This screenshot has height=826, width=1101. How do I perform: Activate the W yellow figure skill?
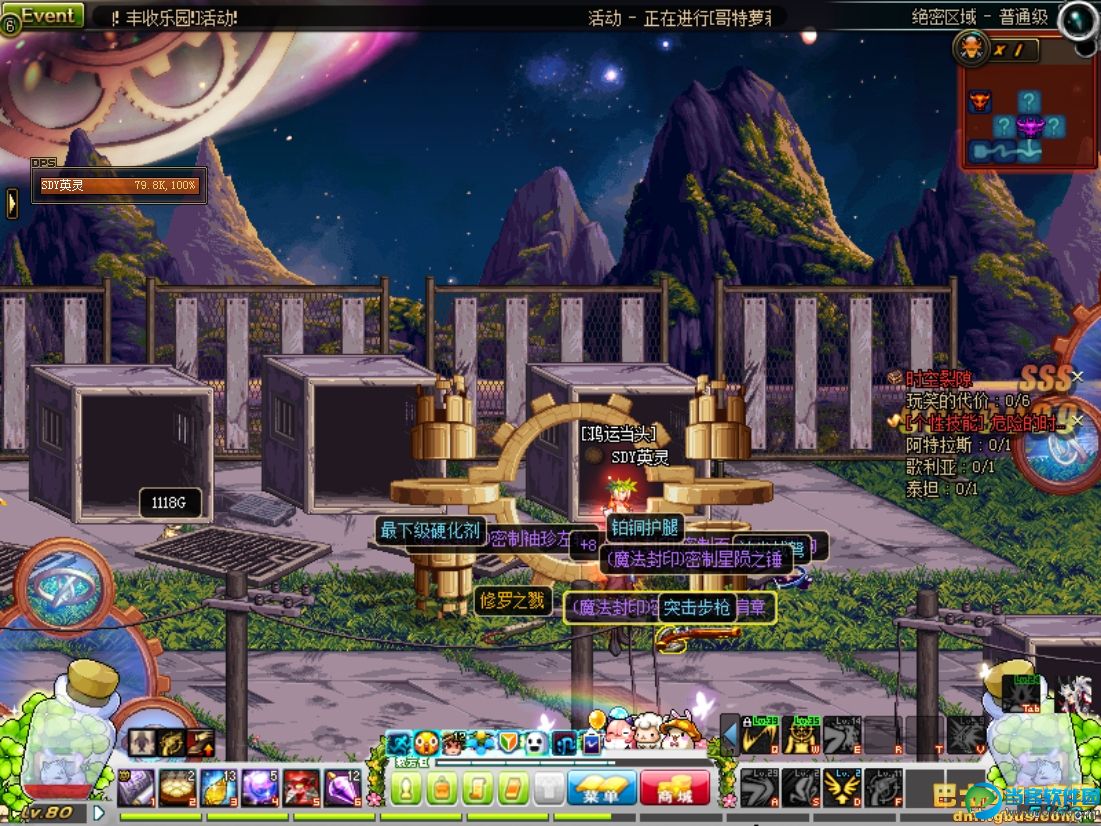802,737
